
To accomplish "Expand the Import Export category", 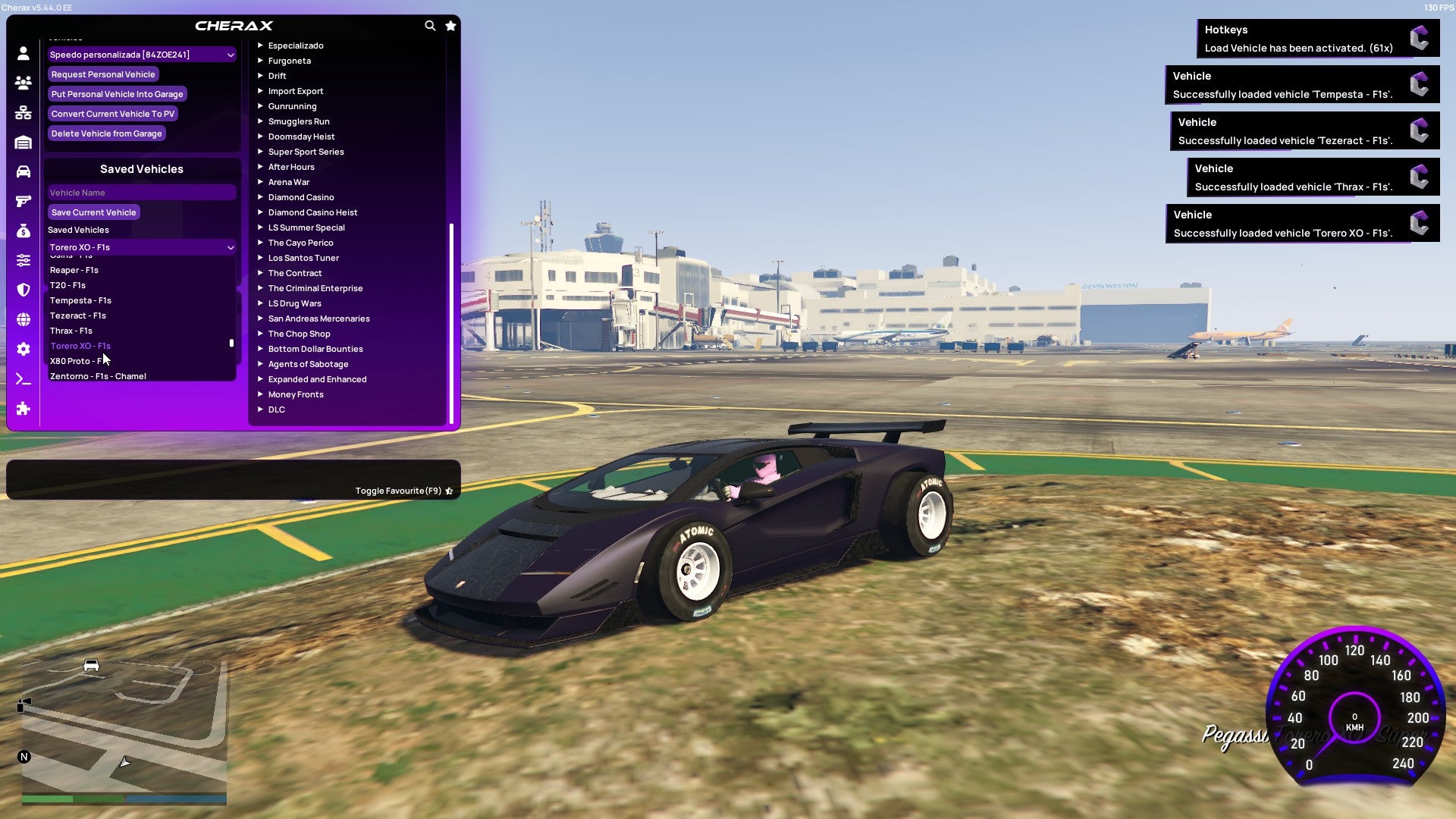I will coord(296,90).
